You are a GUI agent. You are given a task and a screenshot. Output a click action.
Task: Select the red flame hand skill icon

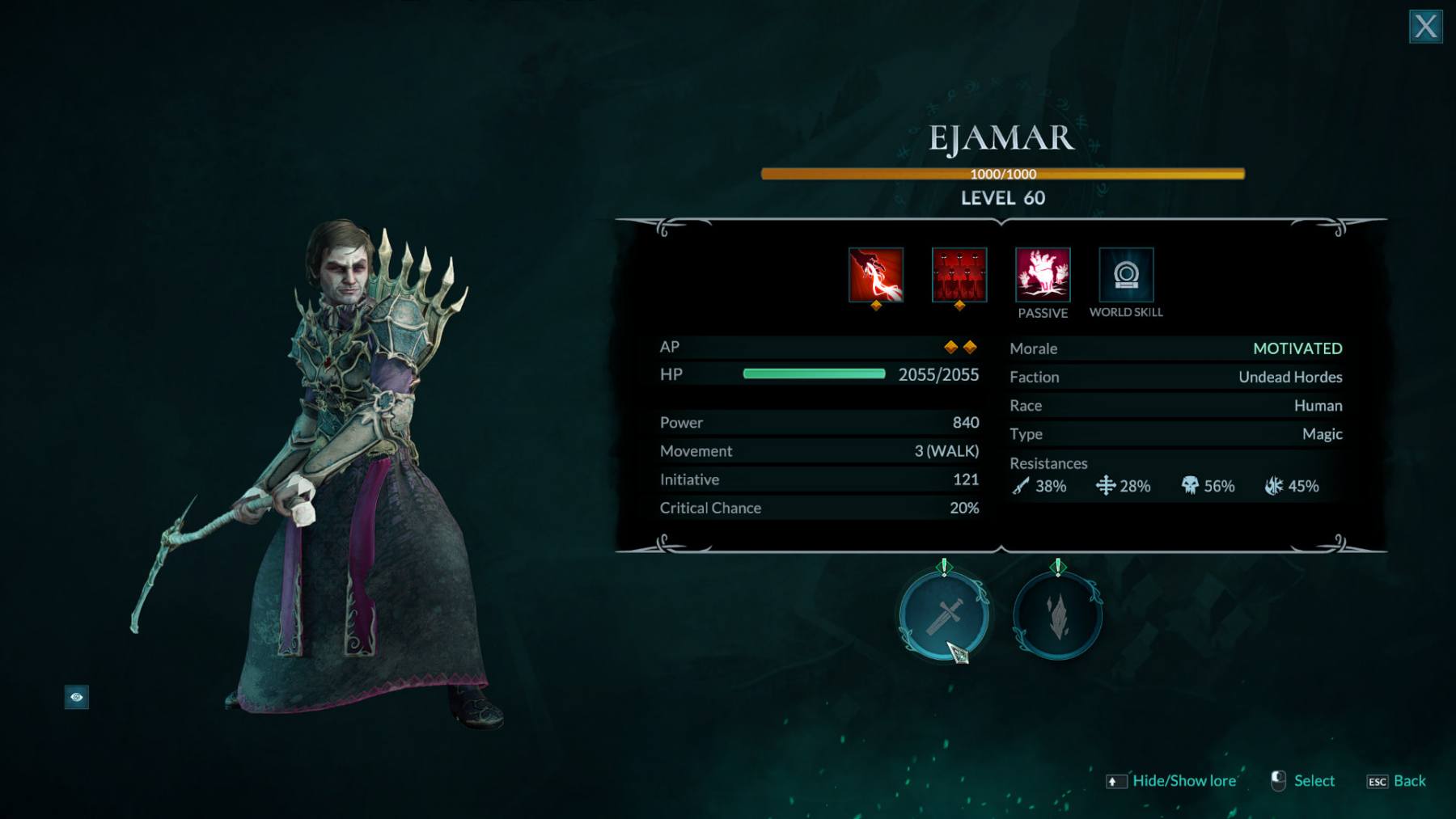click(x=876, y=275)
